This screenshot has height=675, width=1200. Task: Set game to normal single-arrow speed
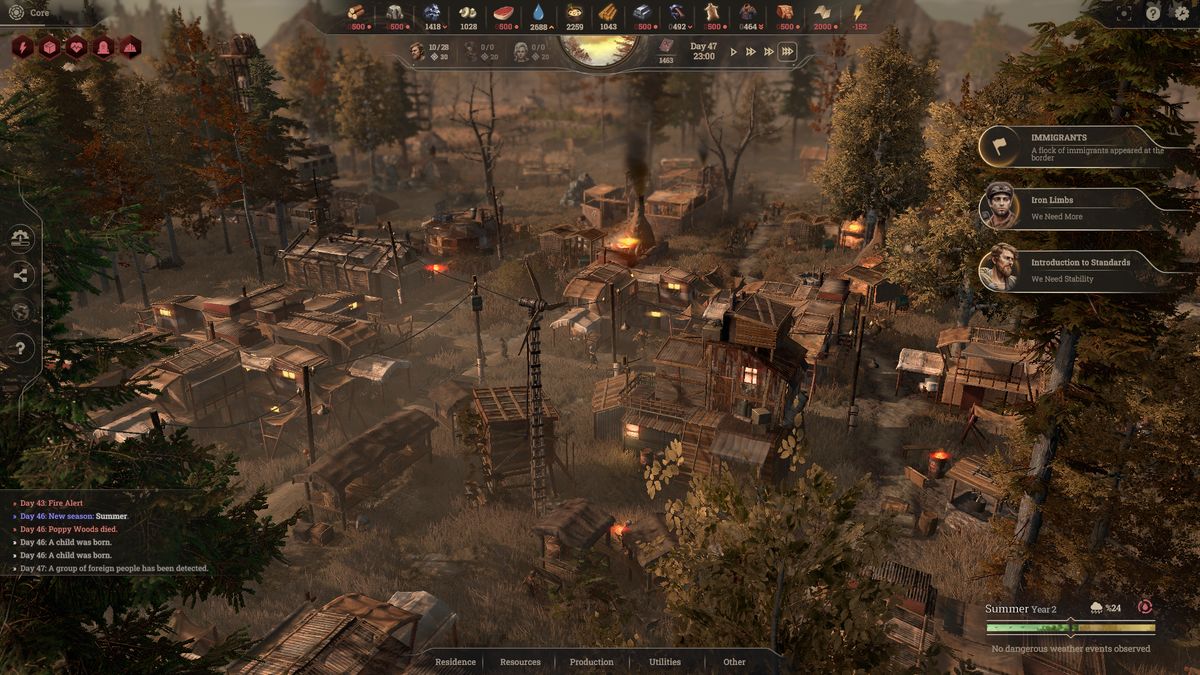click(x=734, y=52)
